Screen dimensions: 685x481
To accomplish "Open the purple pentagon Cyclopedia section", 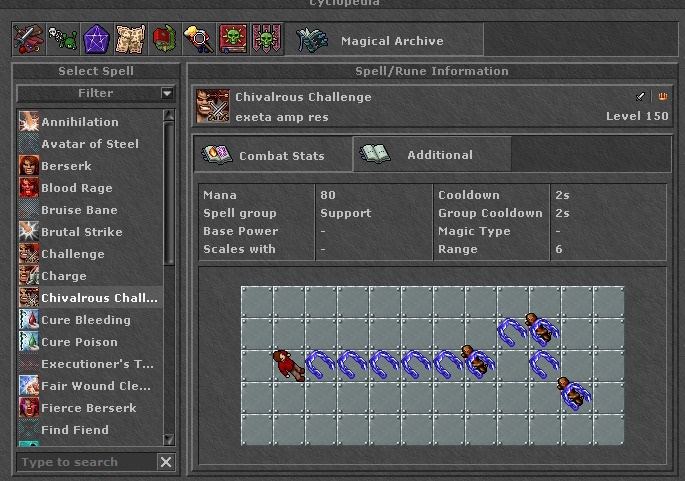I will click(x=95, y=40).
